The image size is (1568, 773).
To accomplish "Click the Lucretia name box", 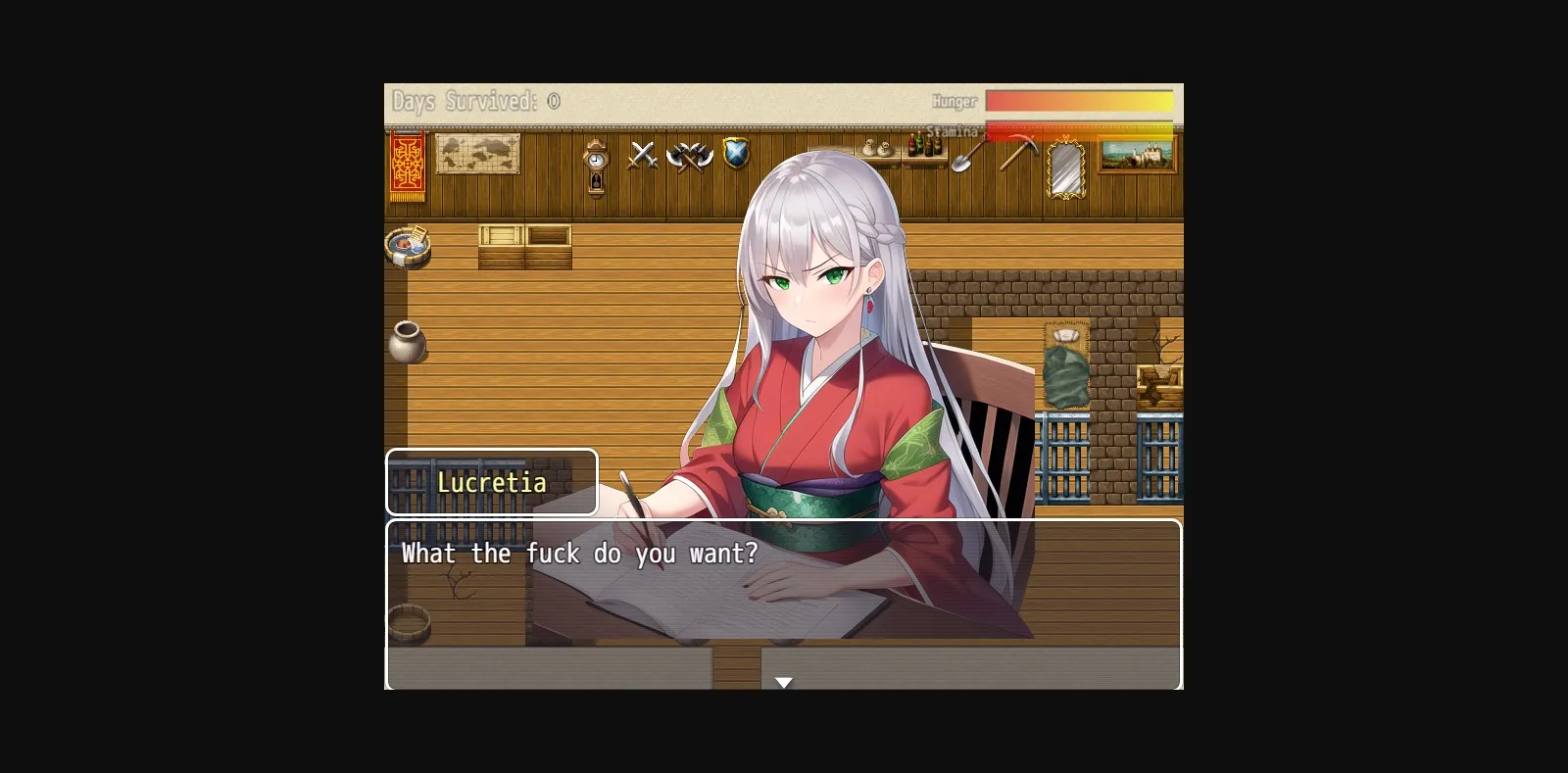I will [492, 482].
